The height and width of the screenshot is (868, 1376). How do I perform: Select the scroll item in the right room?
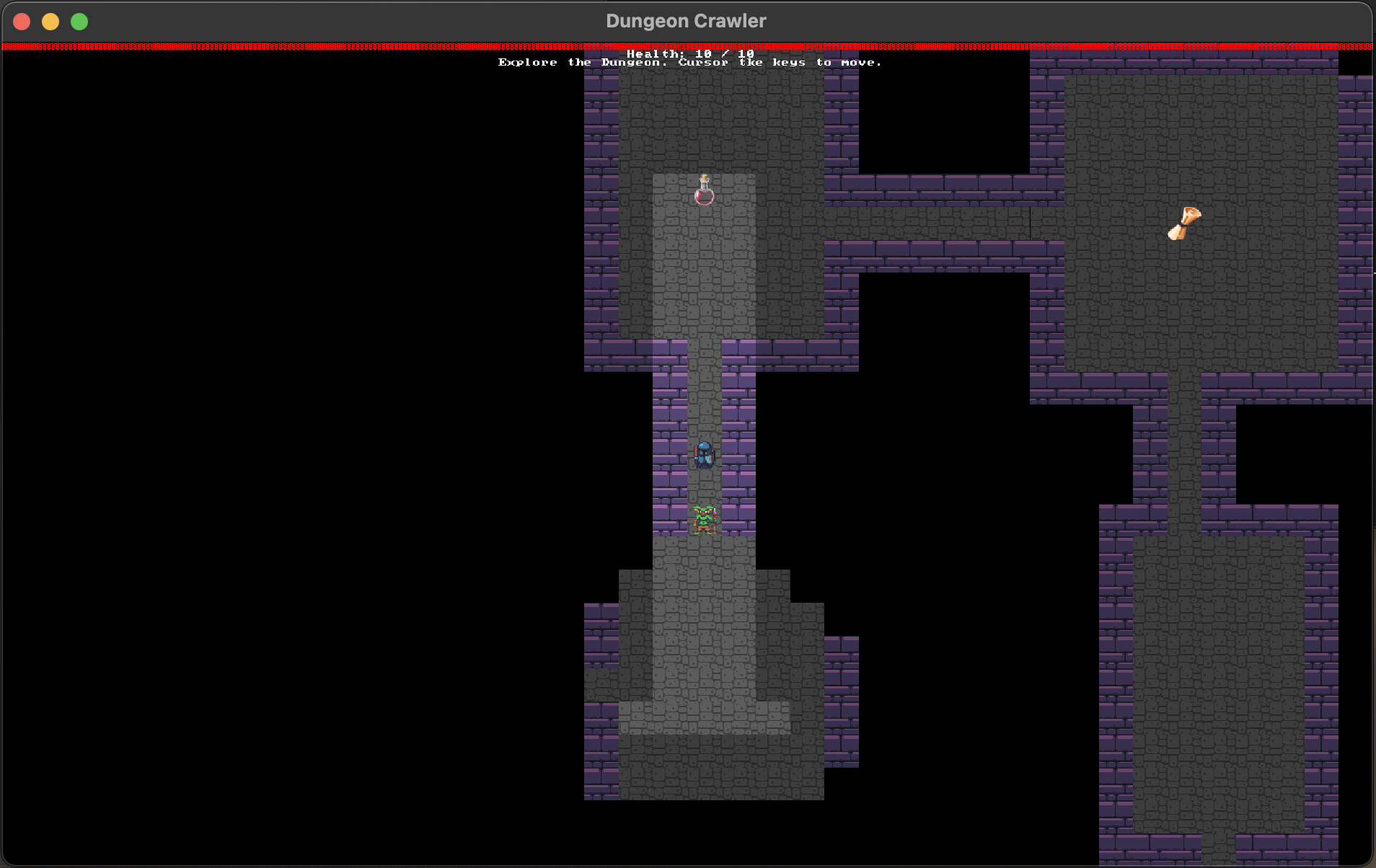click(1183, 222)
